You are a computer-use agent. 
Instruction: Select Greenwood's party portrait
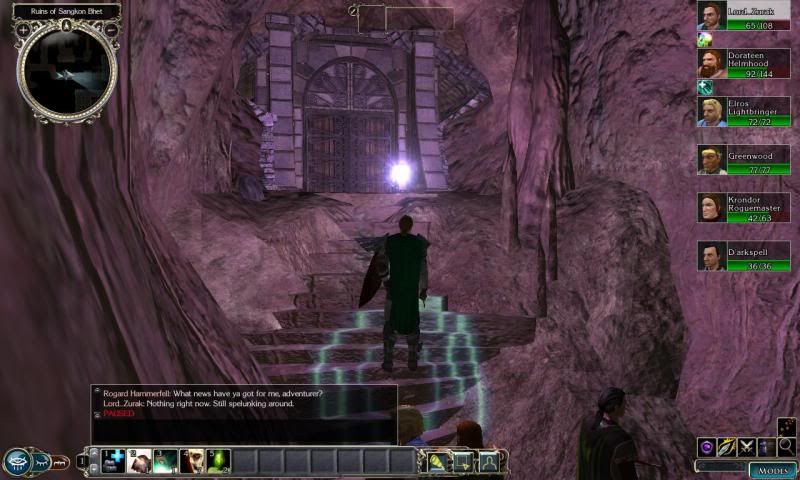(712, 160)
